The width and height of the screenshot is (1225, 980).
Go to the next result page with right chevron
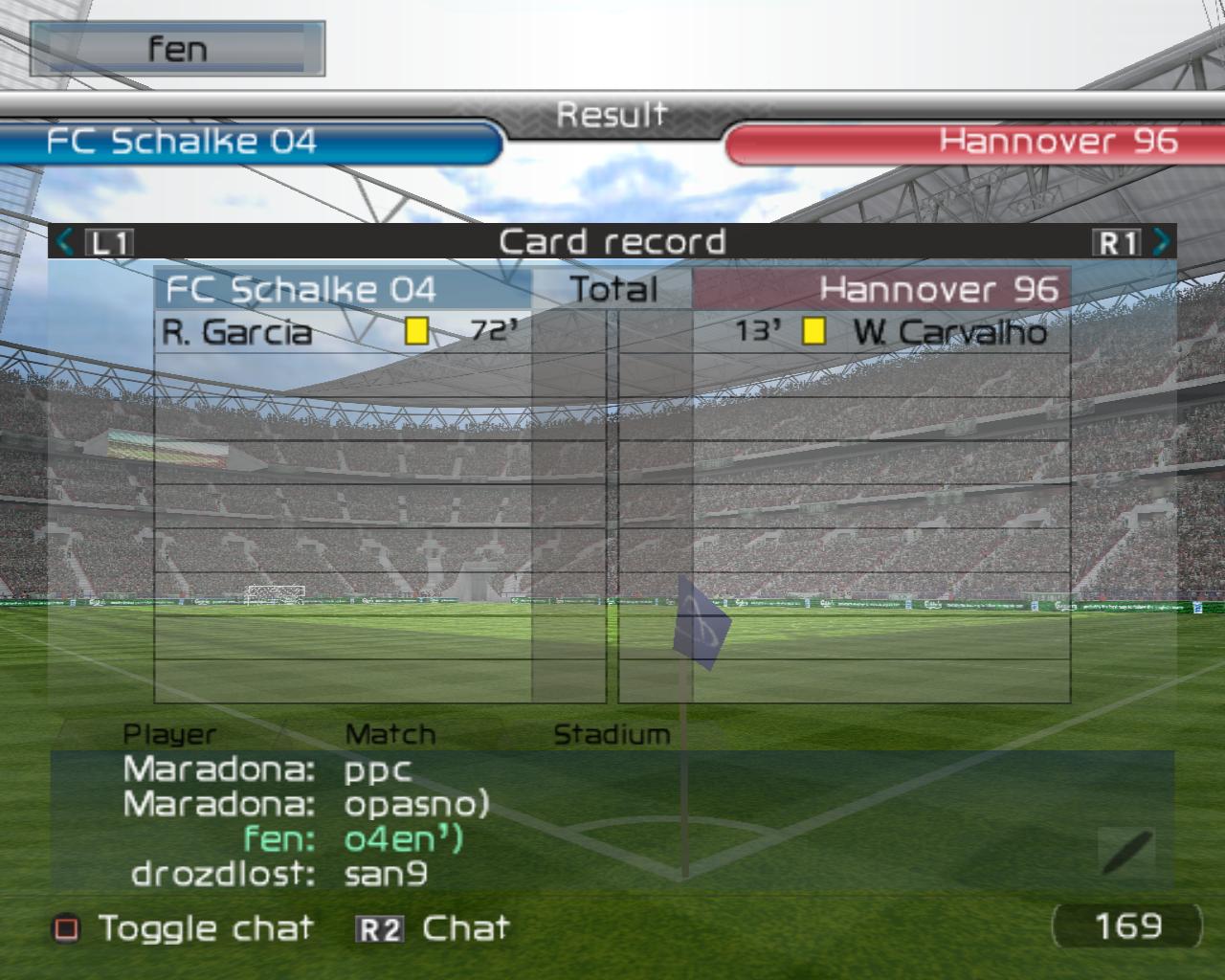1161,242
